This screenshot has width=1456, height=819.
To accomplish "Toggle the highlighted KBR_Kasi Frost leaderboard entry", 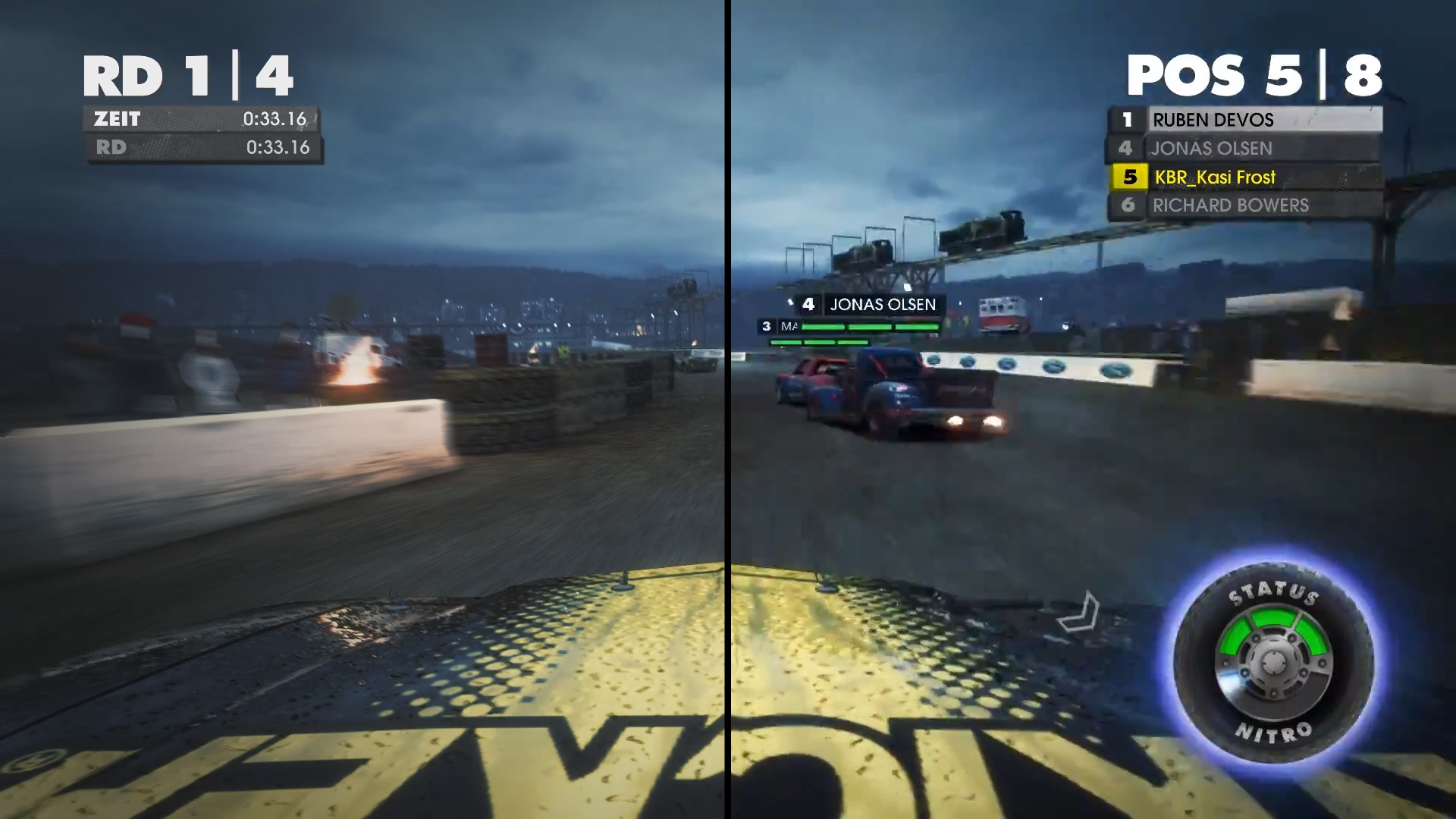I will [1213, 177].
